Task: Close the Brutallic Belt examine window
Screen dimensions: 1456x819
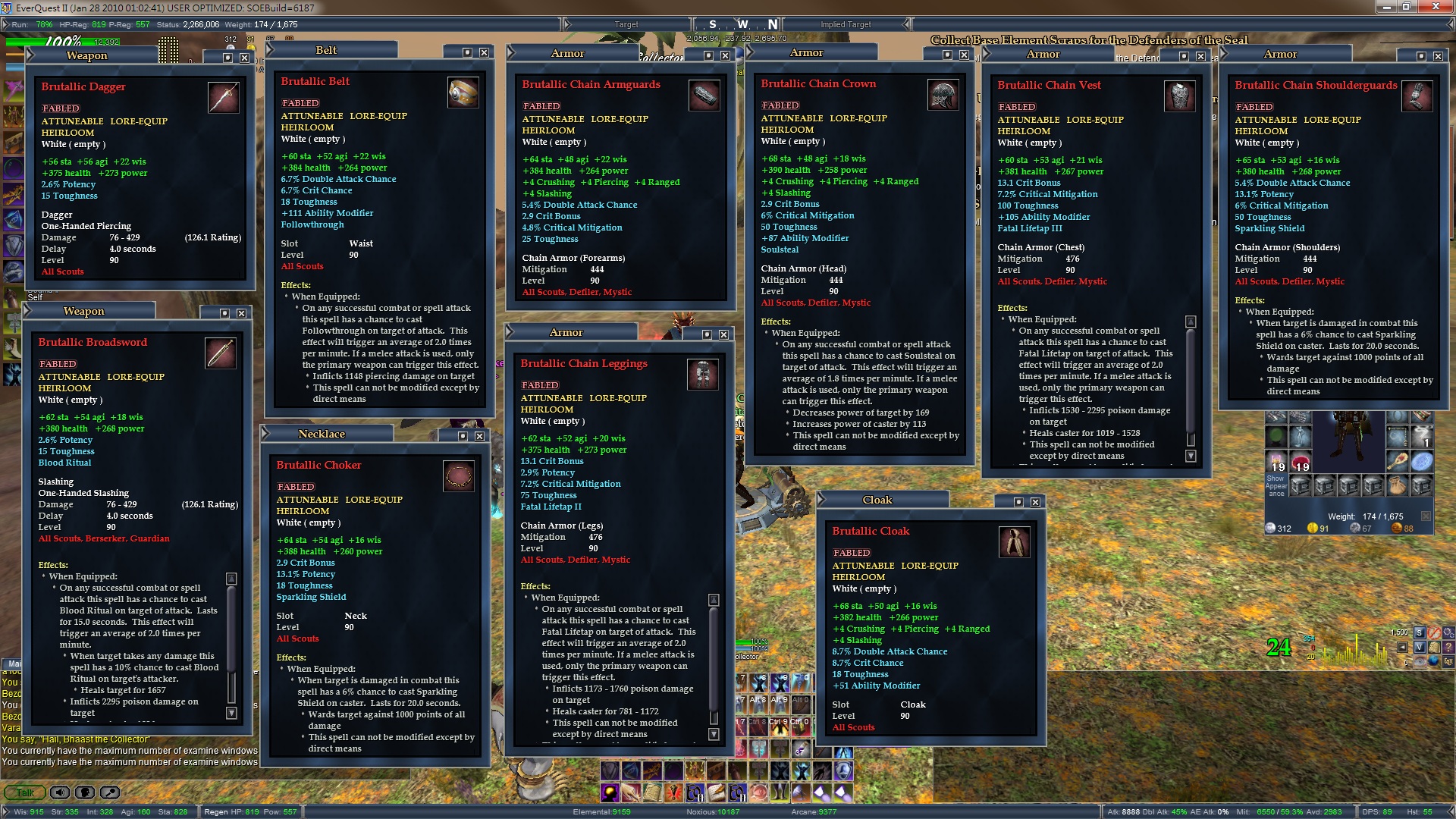Action: coord(484,52)
